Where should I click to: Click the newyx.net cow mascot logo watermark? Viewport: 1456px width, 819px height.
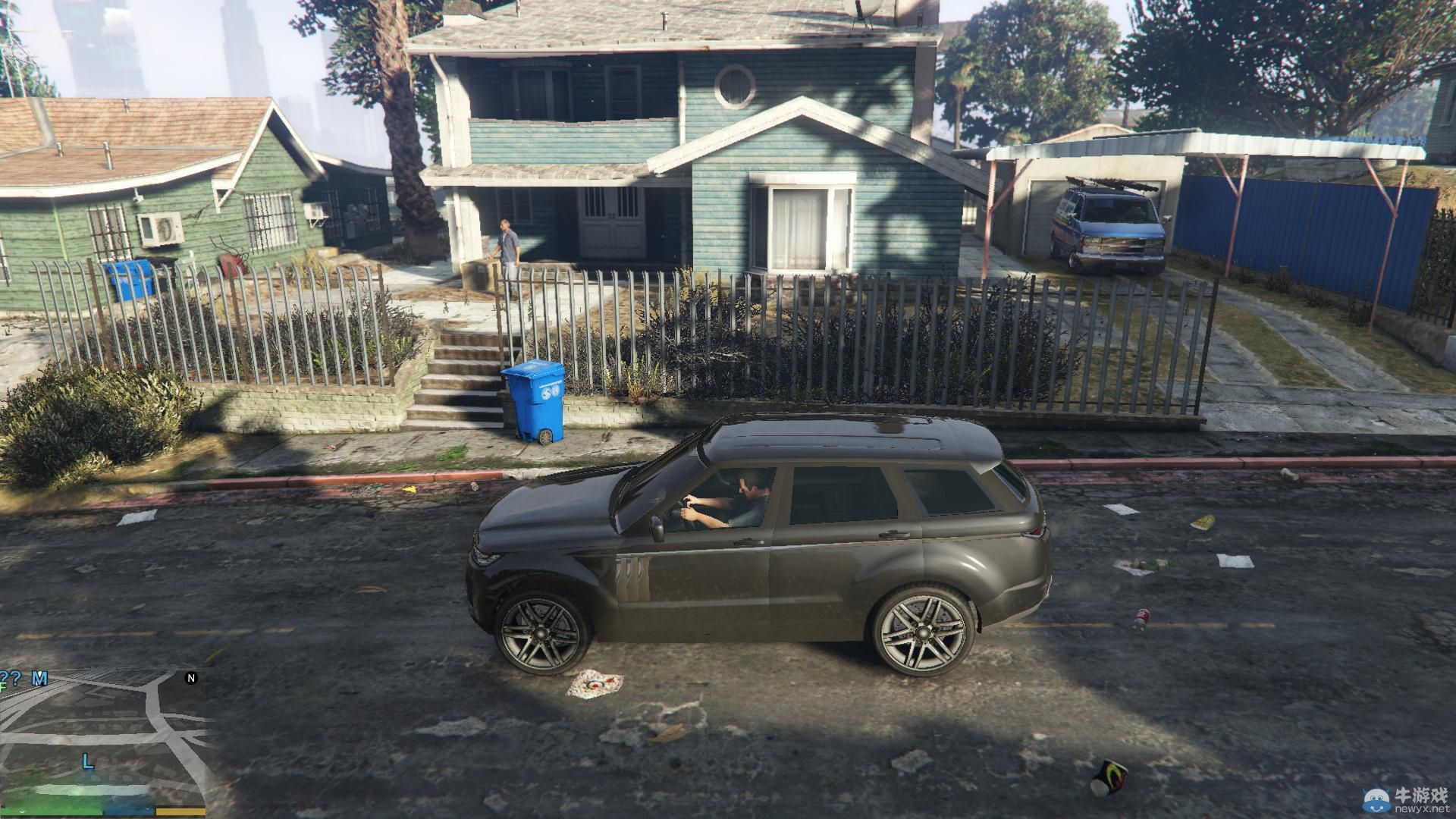click(1377, 800)
